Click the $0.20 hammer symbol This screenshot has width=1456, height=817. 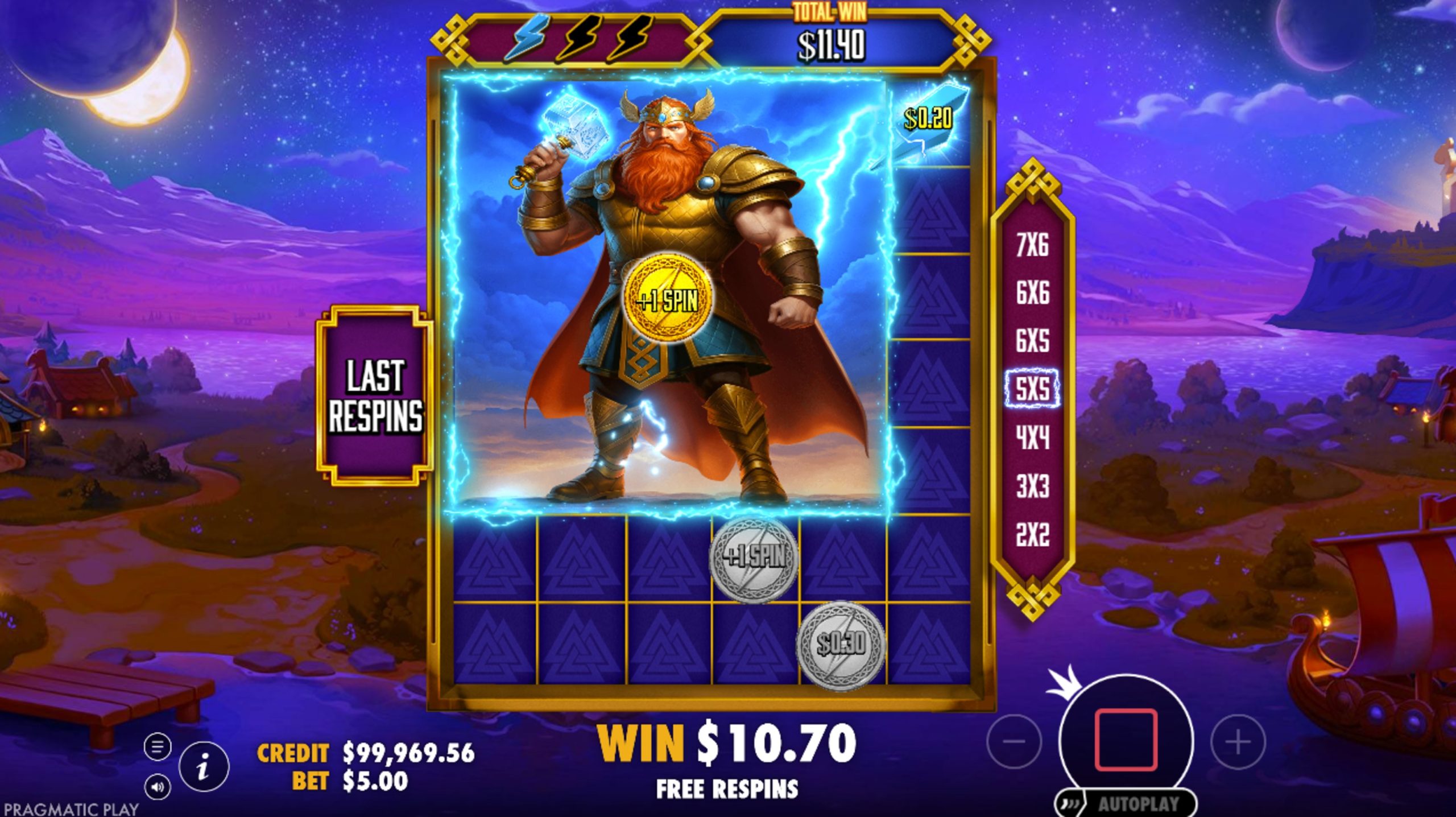pos(933,119)
